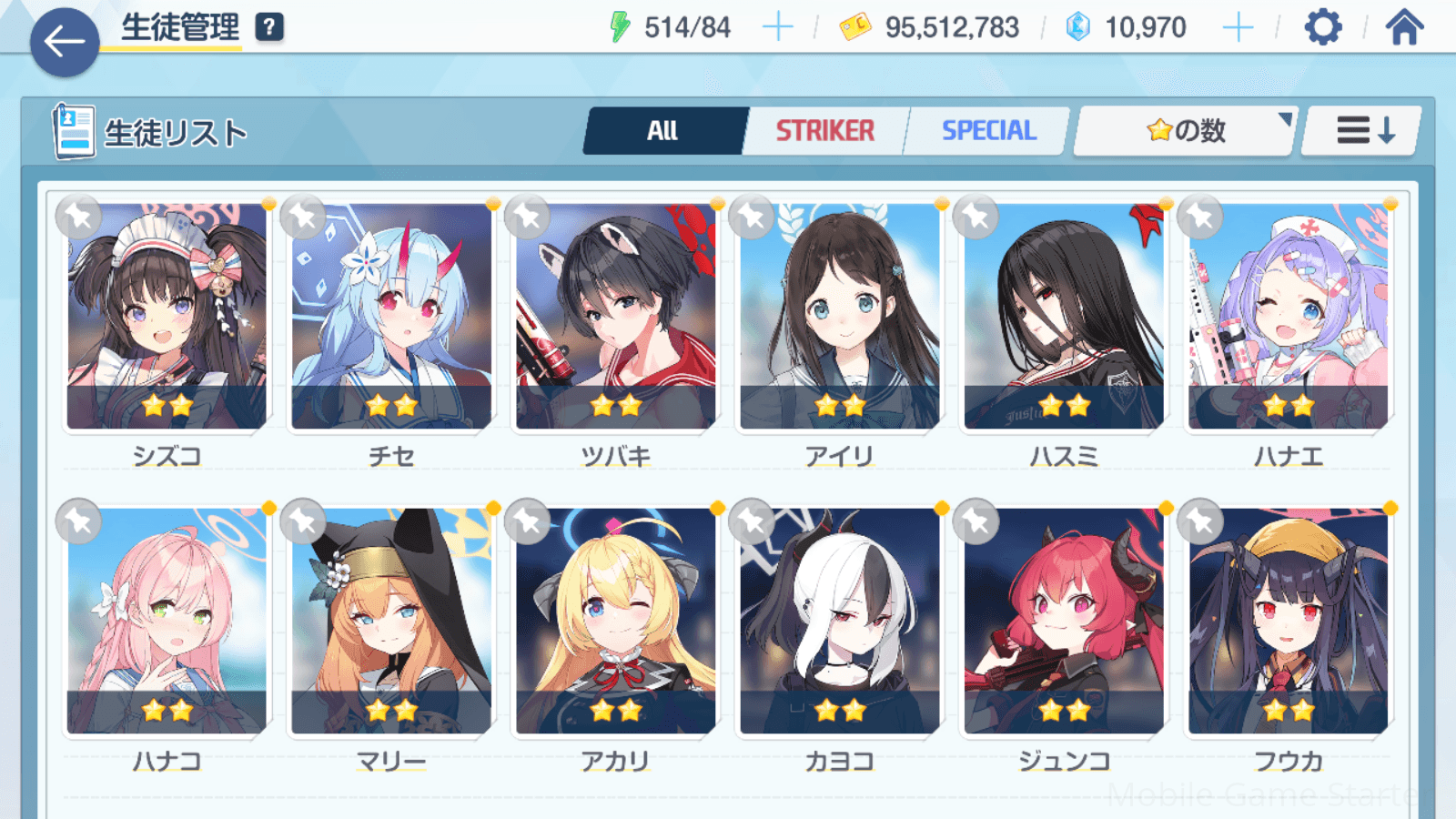Screen dimensions: 1456x819
Task: Open the help question mark icon
Action: 269,27
